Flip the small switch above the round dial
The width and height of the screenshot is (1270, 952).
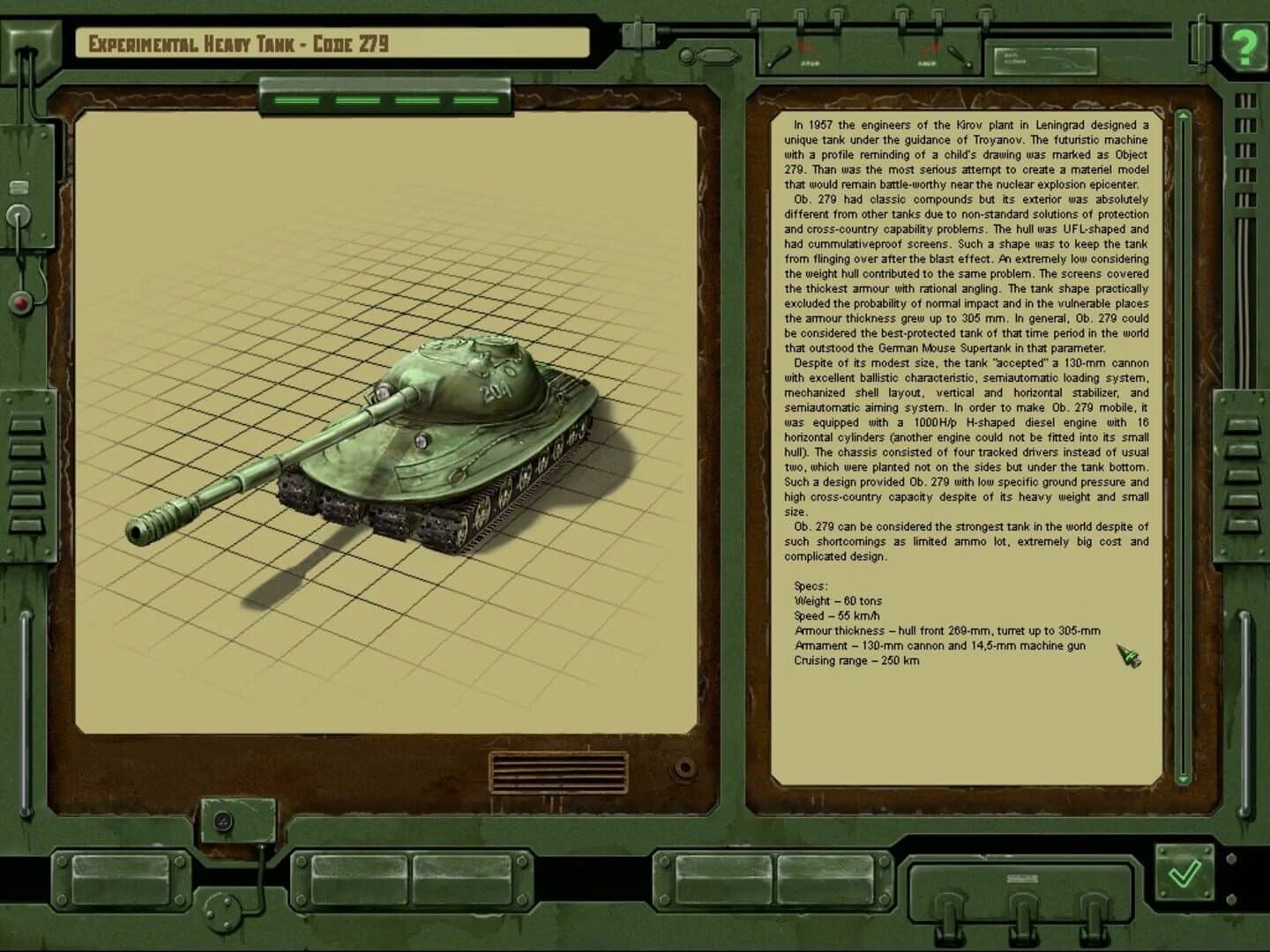(x=19, y=187)
